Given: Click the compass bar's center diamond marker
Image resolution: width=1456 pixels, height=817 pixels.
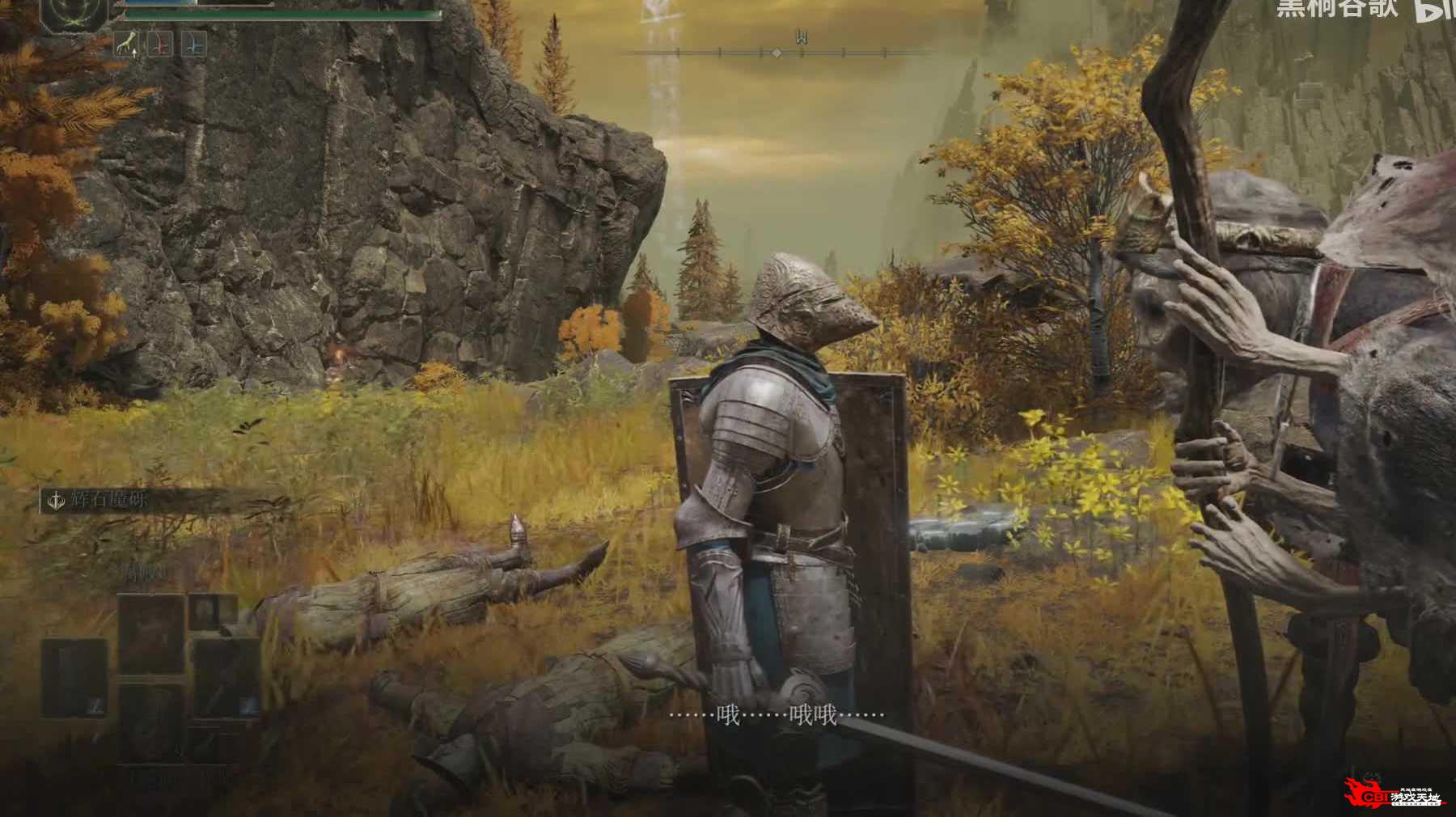Looking at the screenshot, I should coord(777,53).
